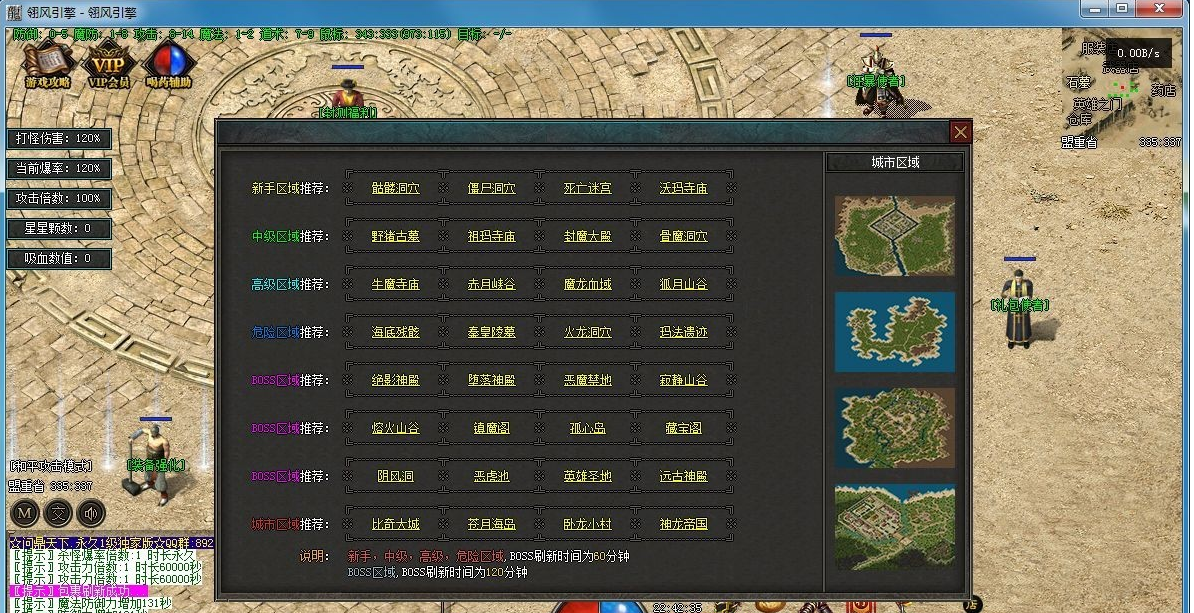Select the 火龙洞穴 destination
This screenshot has width=1194, height=613.
pyautogui.click(x=587, y=332)
